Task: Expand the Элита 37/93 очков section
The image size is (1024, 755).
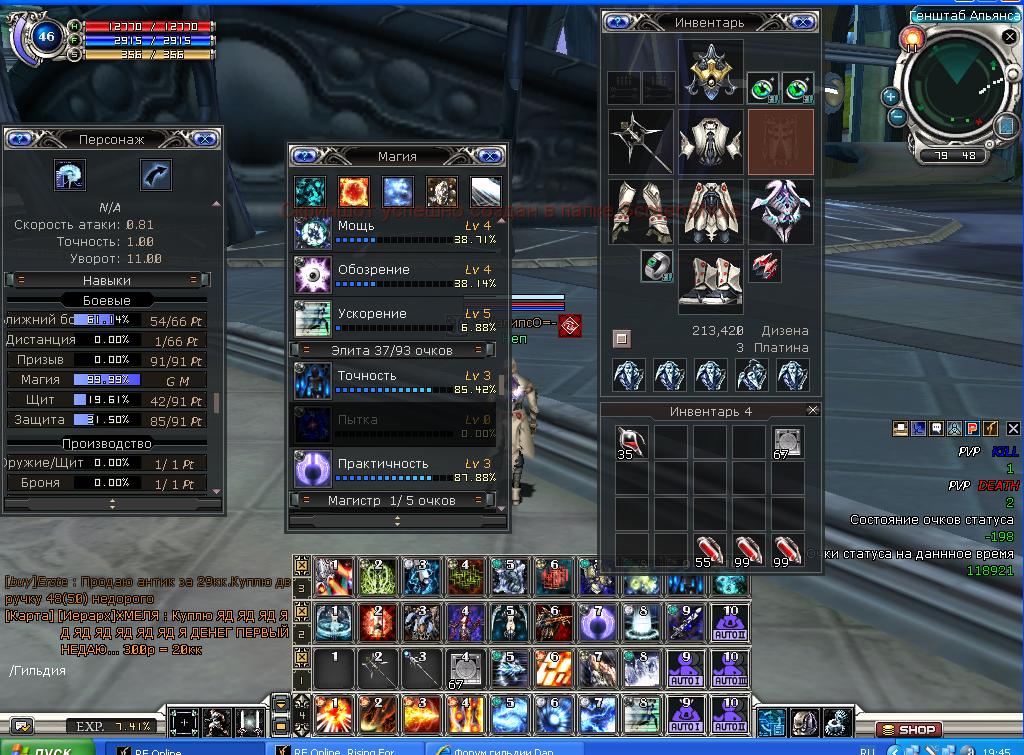Action: click(x=392, y=350)
